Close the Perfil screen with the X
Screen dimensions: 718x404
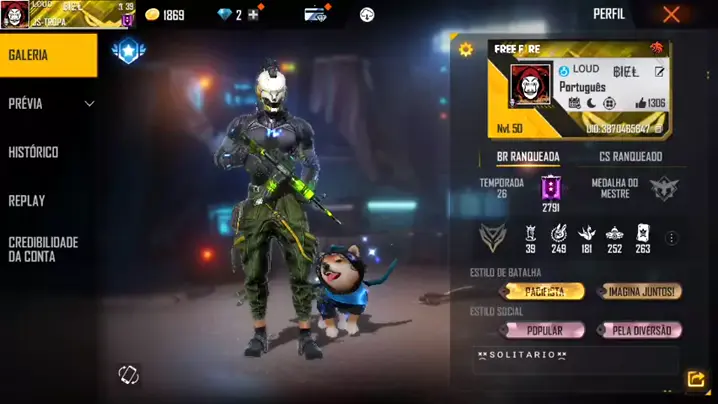pyautogui.click(x=671, y=14)
